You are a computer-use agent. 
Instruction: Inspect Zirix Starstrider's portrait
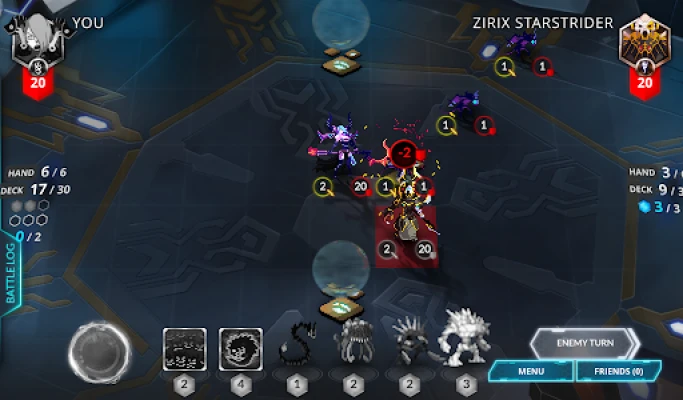point(643,43)
